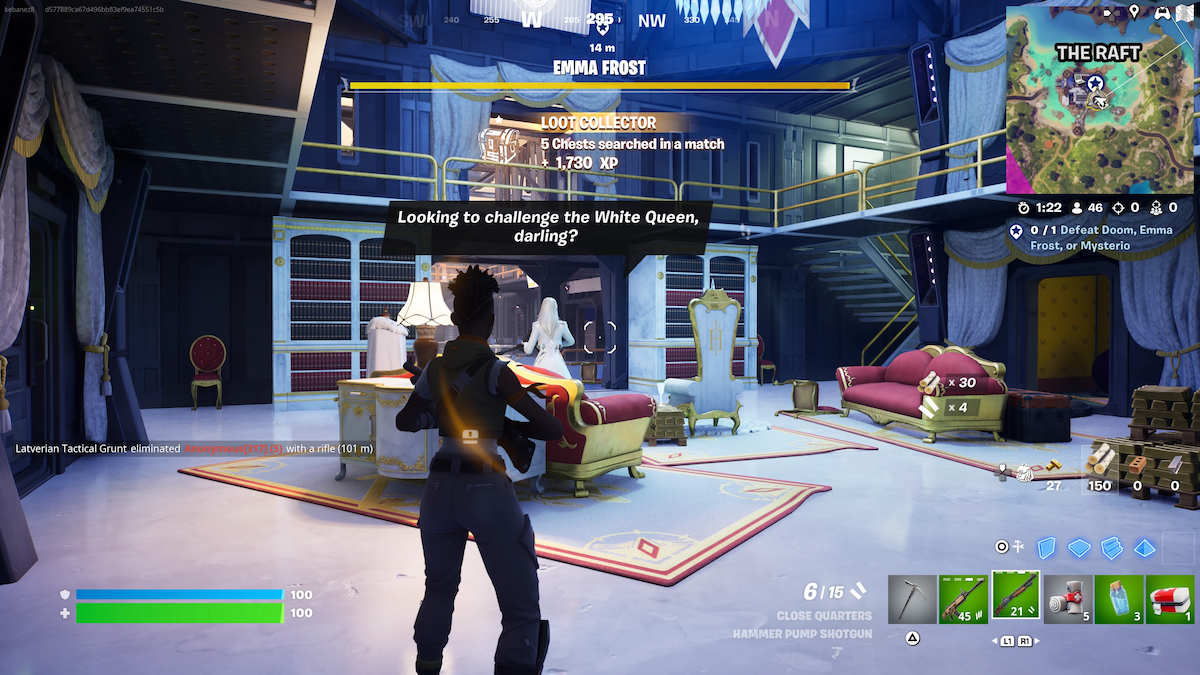The image size is (1200, 675).
Task: Equip the assault rifle with 45 ammo
Action: (964, 598)
